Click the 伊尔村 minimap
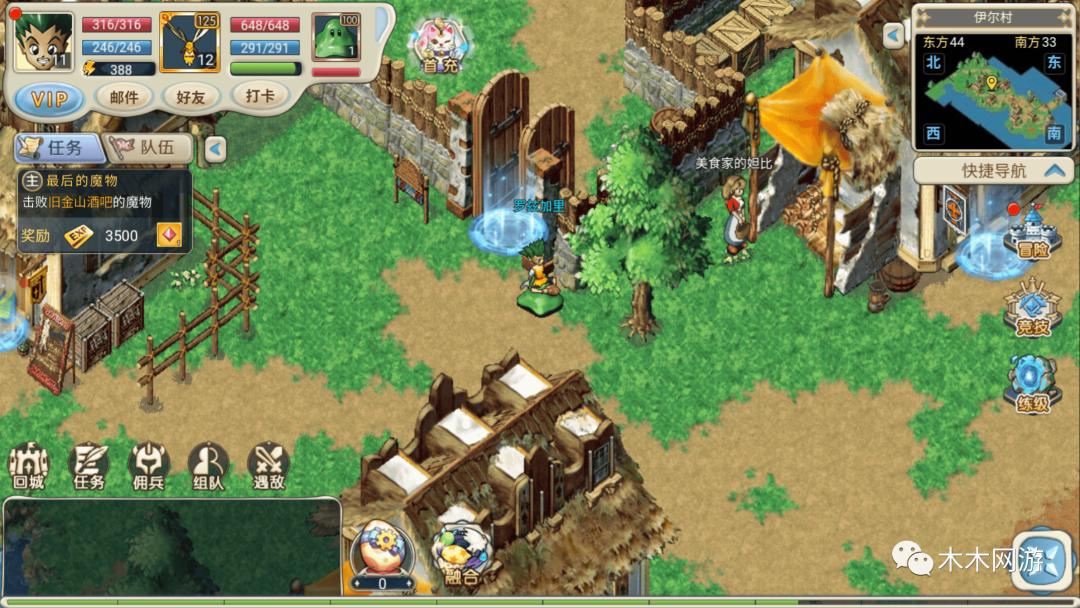Viewport: 1080px width, 608px height. (x=992, y=91)
